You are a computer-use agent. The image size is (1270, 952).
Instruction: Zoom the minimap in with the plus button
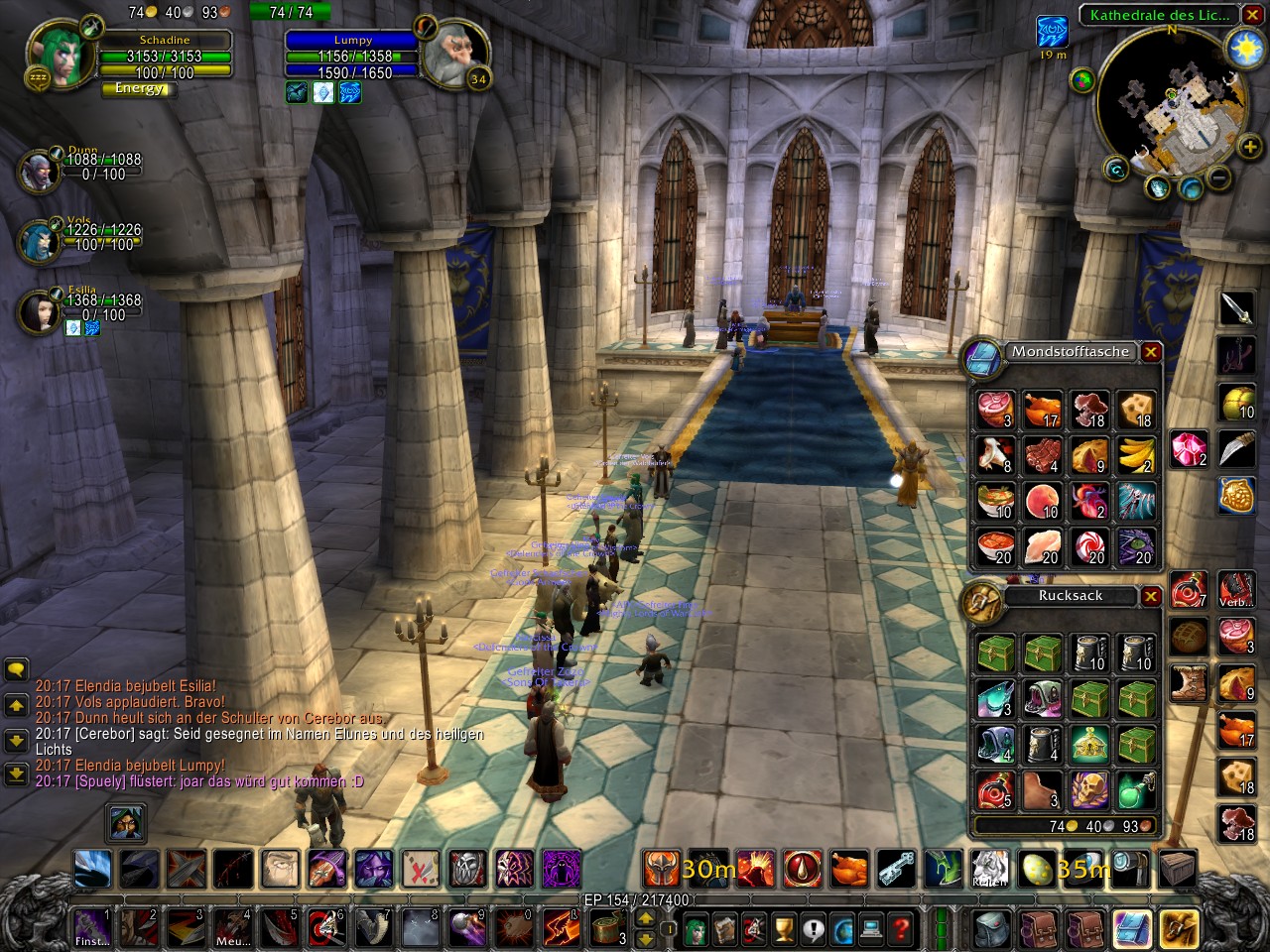coord(1248,147)
